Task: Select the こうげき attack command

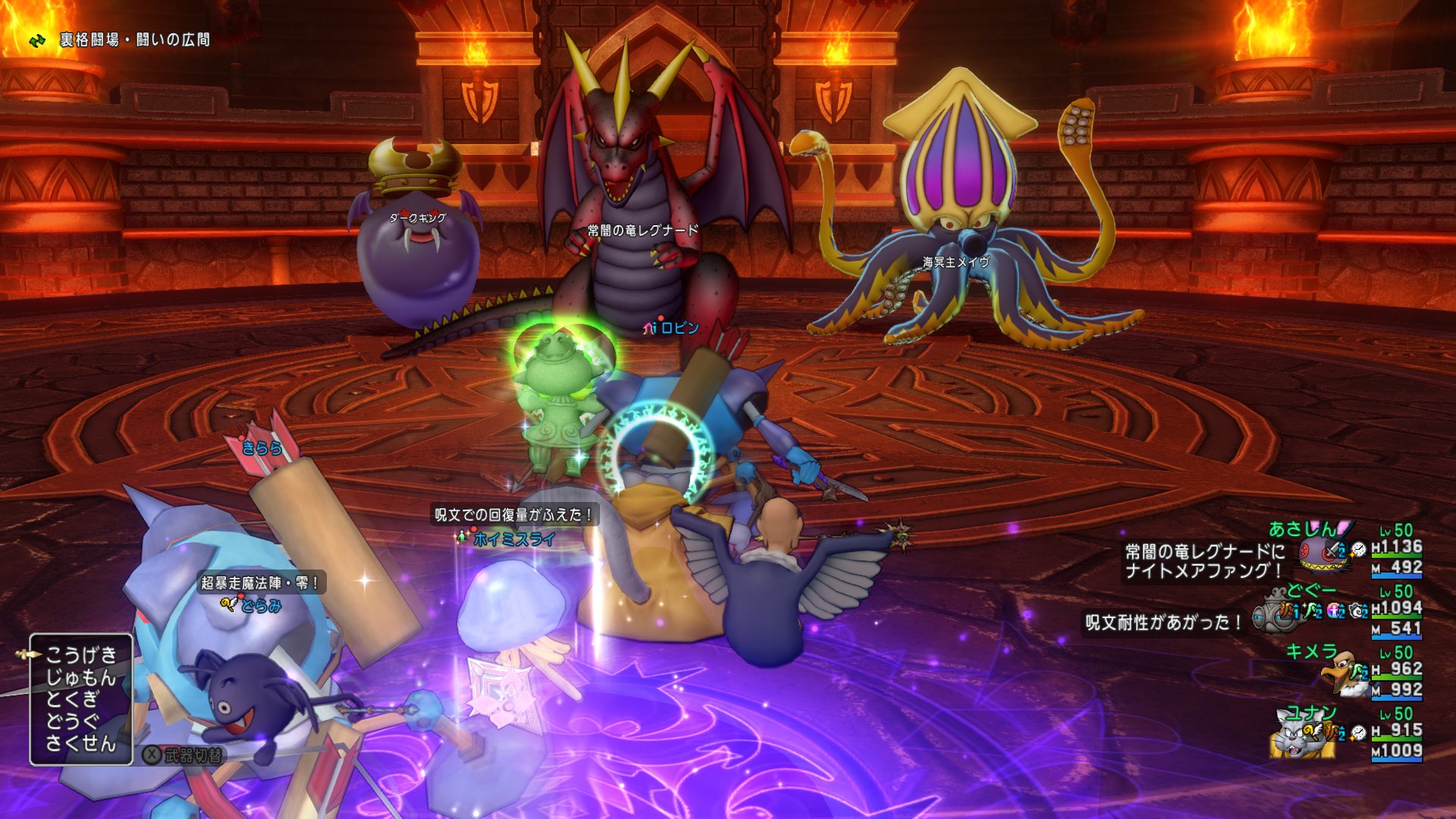Action: [81, 654]
